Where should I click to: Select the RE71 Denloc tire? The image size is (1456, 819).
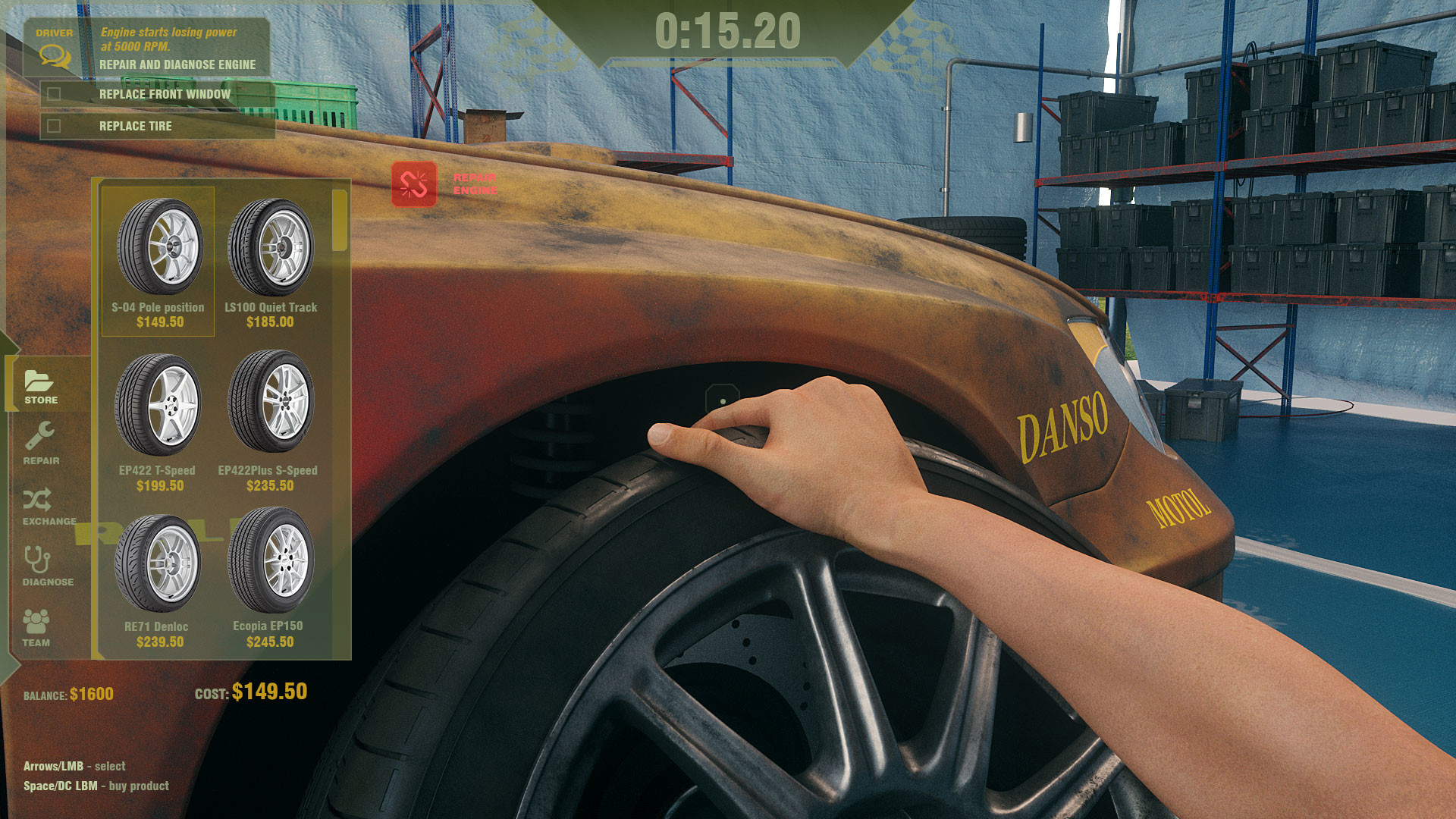[x=157, y=569]
